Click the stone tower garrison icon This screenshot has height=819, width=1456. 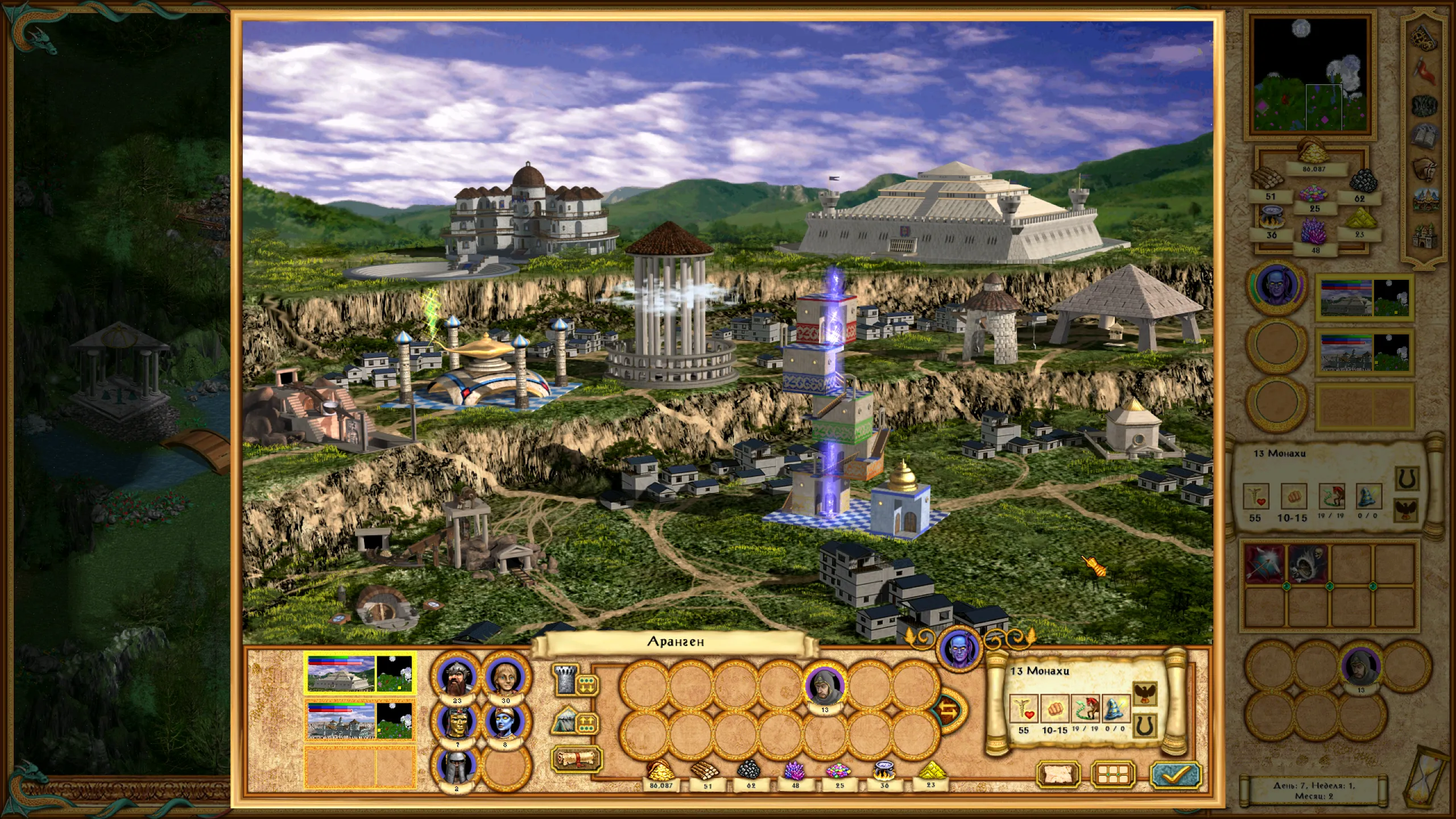[x=565, y=681]
